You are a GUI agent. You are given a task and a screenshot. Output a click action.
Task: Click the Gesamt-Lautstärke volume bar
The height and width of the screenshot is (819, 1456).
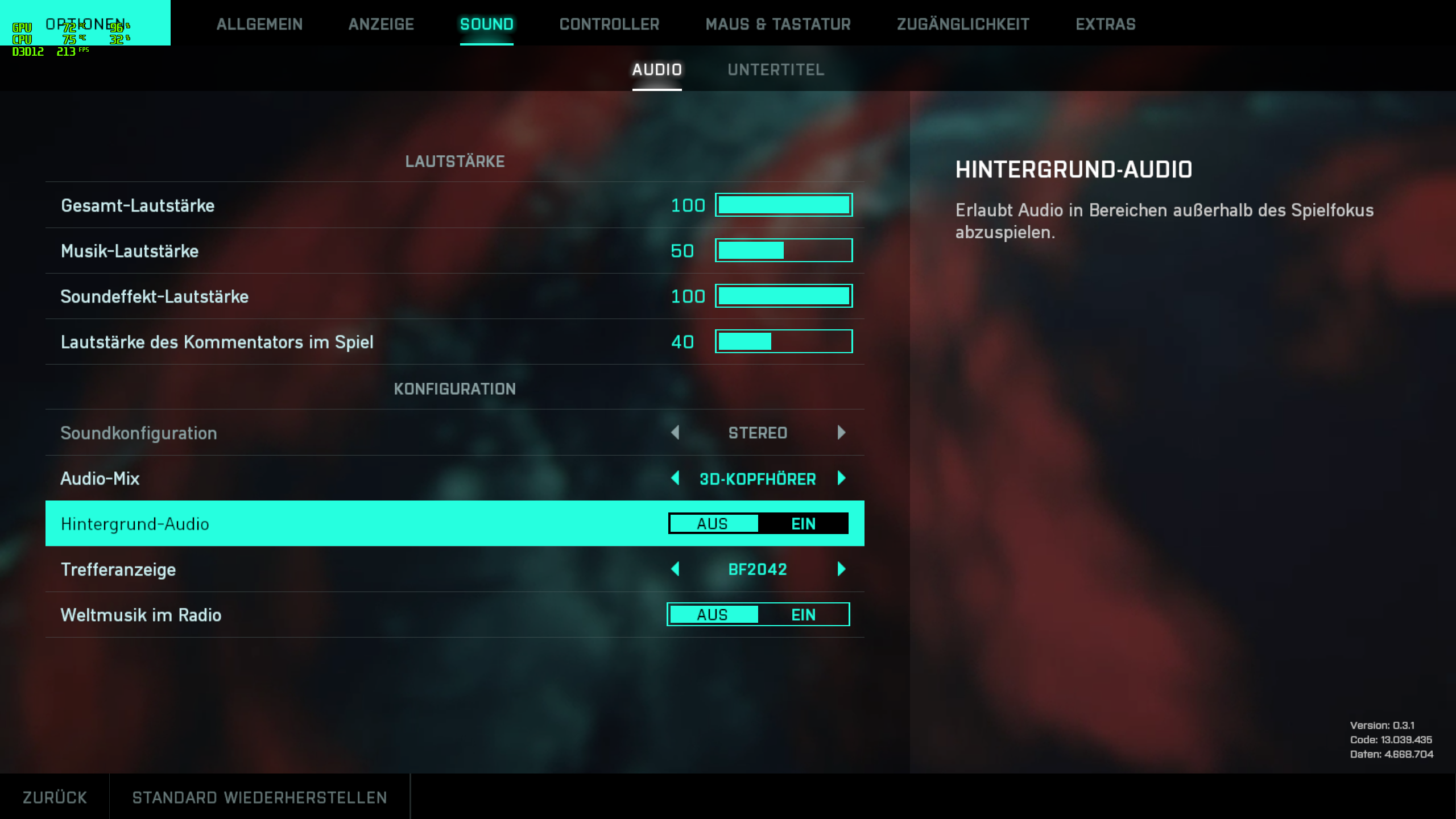pyautogui.click(x=784, y=205)
